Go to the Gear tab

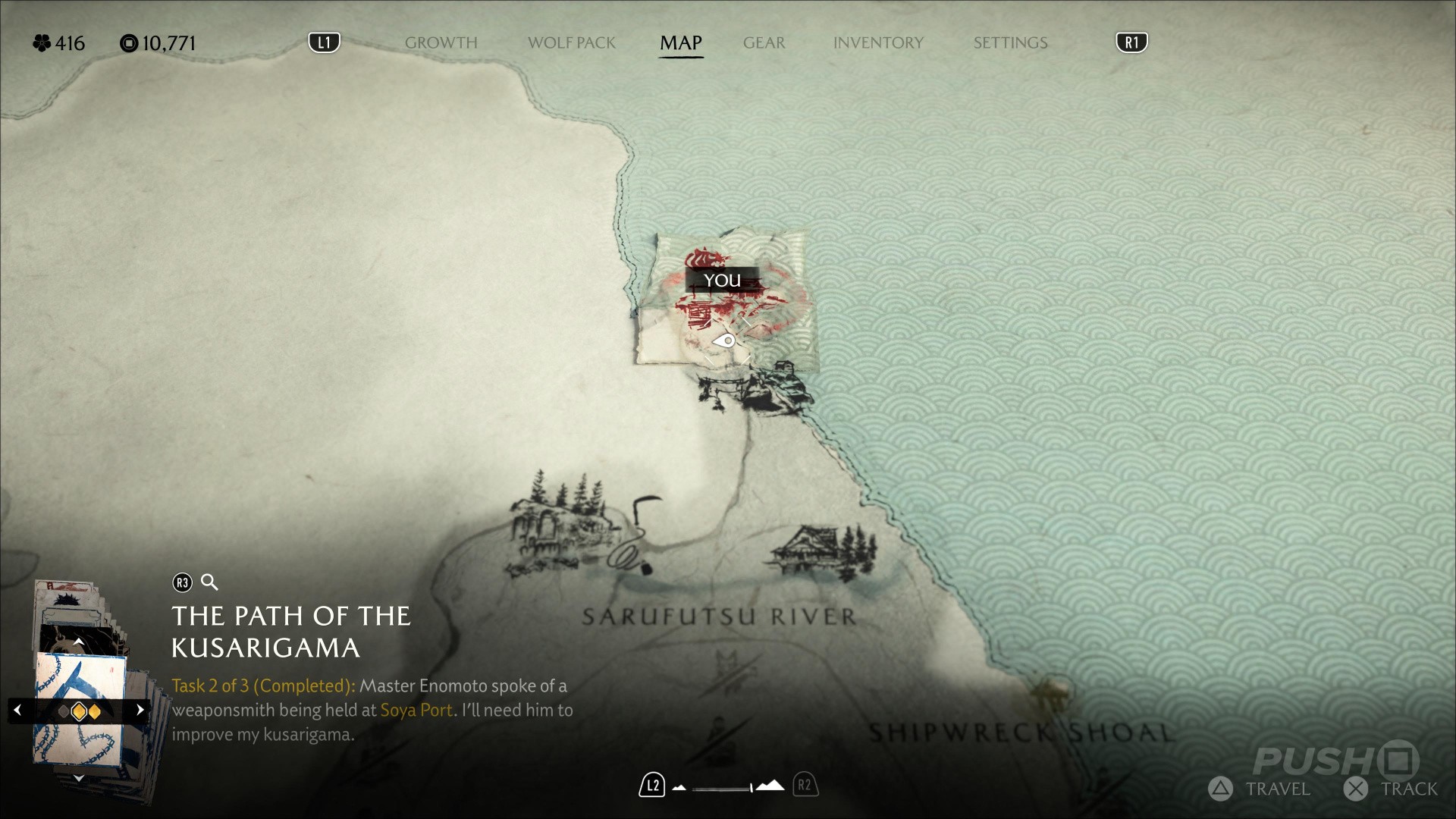coord(764,43)
